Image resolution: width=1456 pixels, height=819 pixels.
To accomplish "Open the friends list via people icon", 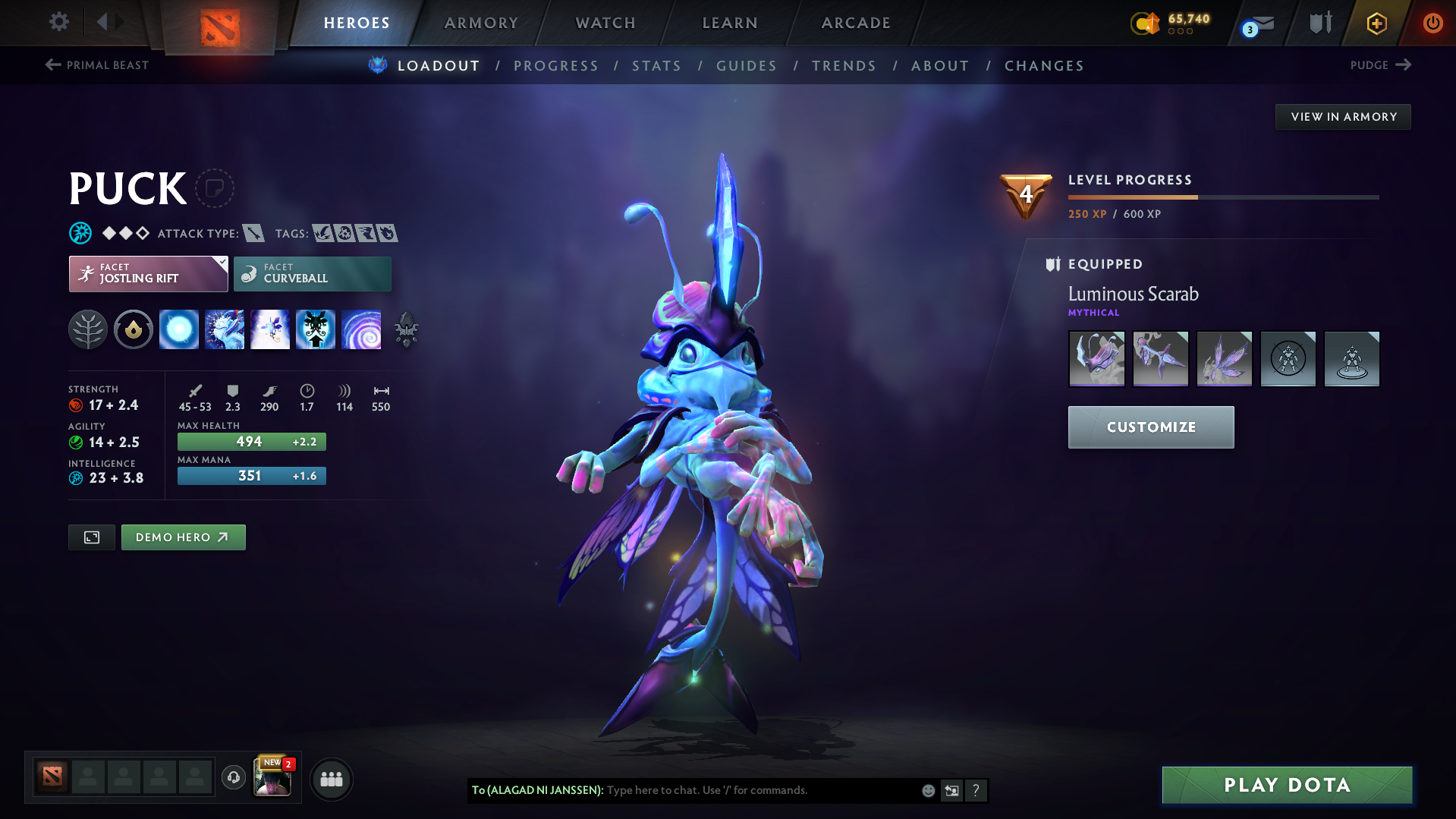I will tap(331, 779).
